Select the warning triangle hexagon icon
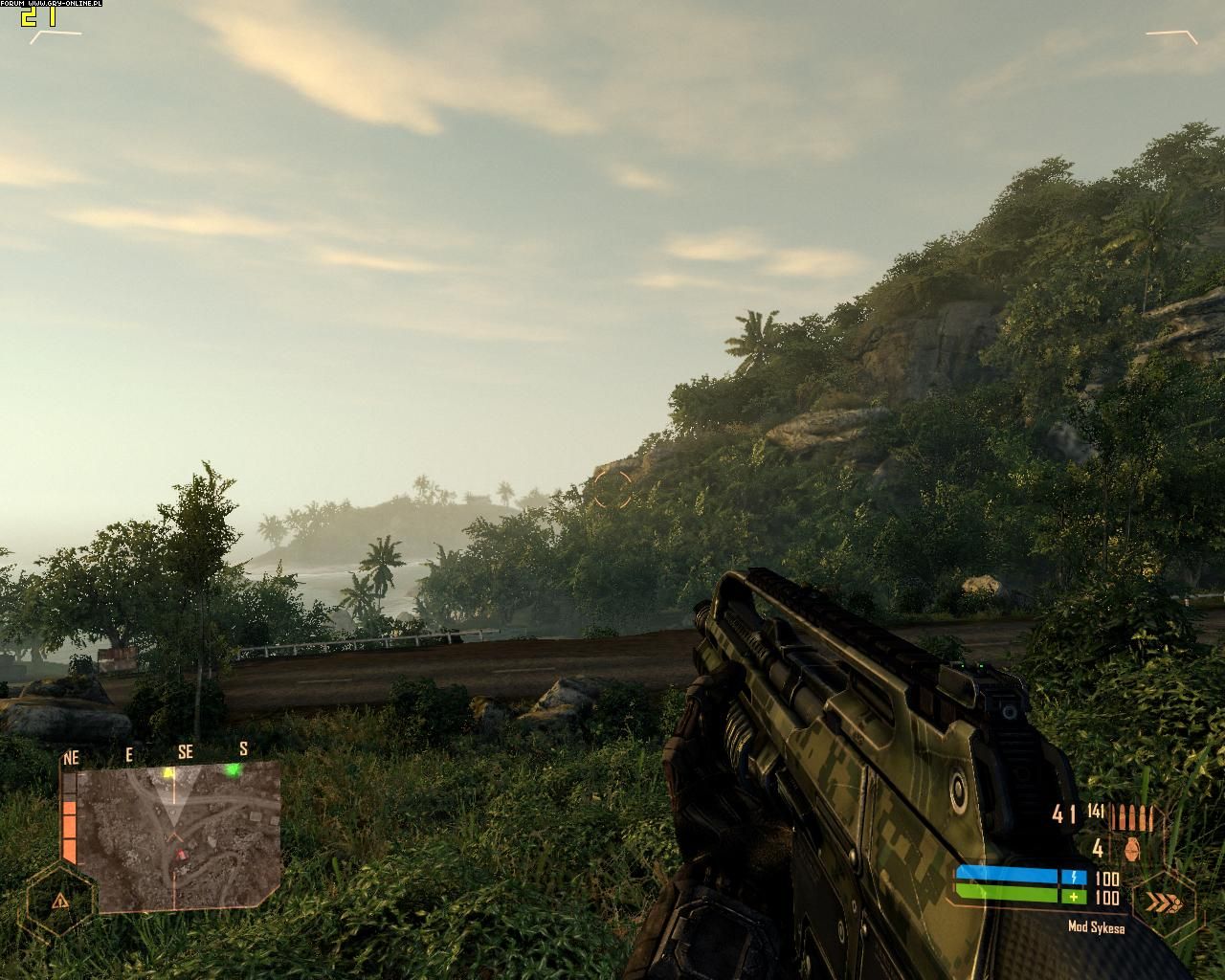The height and width of the screenshot is (980, 1225). pyautogui.click(x=61, y=900)
